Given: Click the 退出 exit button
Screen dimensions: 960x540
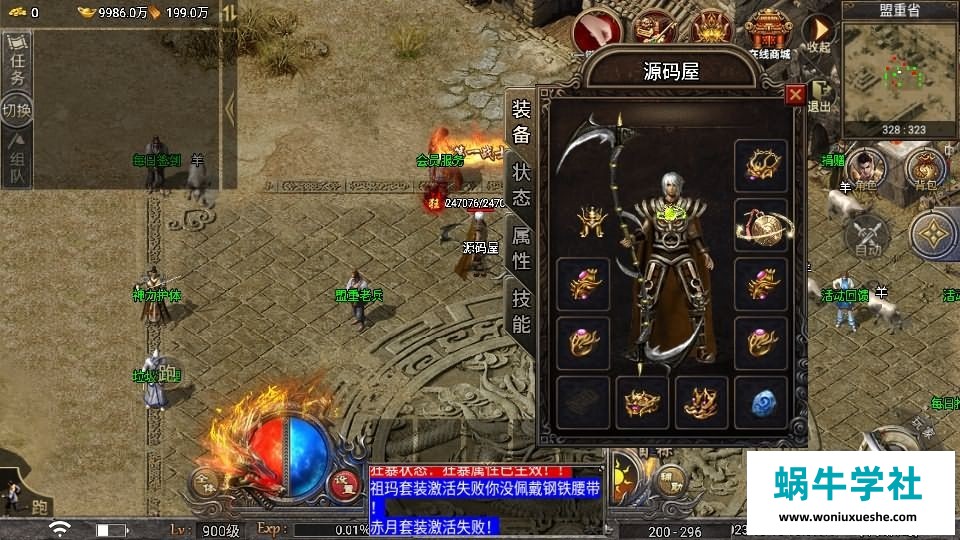Looking at the screenshot, I should [820, 98].
